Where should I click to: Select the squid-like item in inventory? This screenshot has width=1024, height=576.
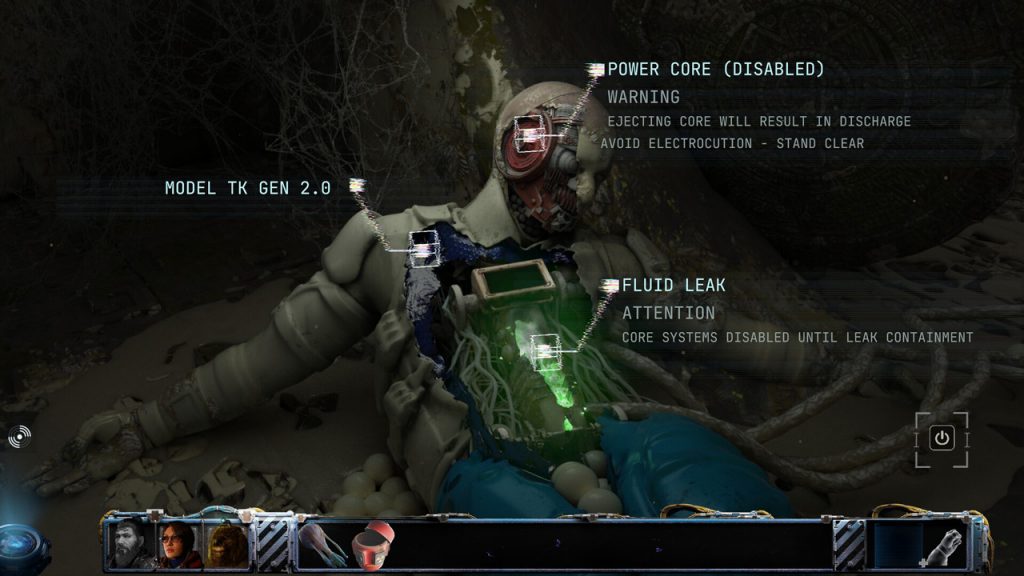[x=323, y=545]
